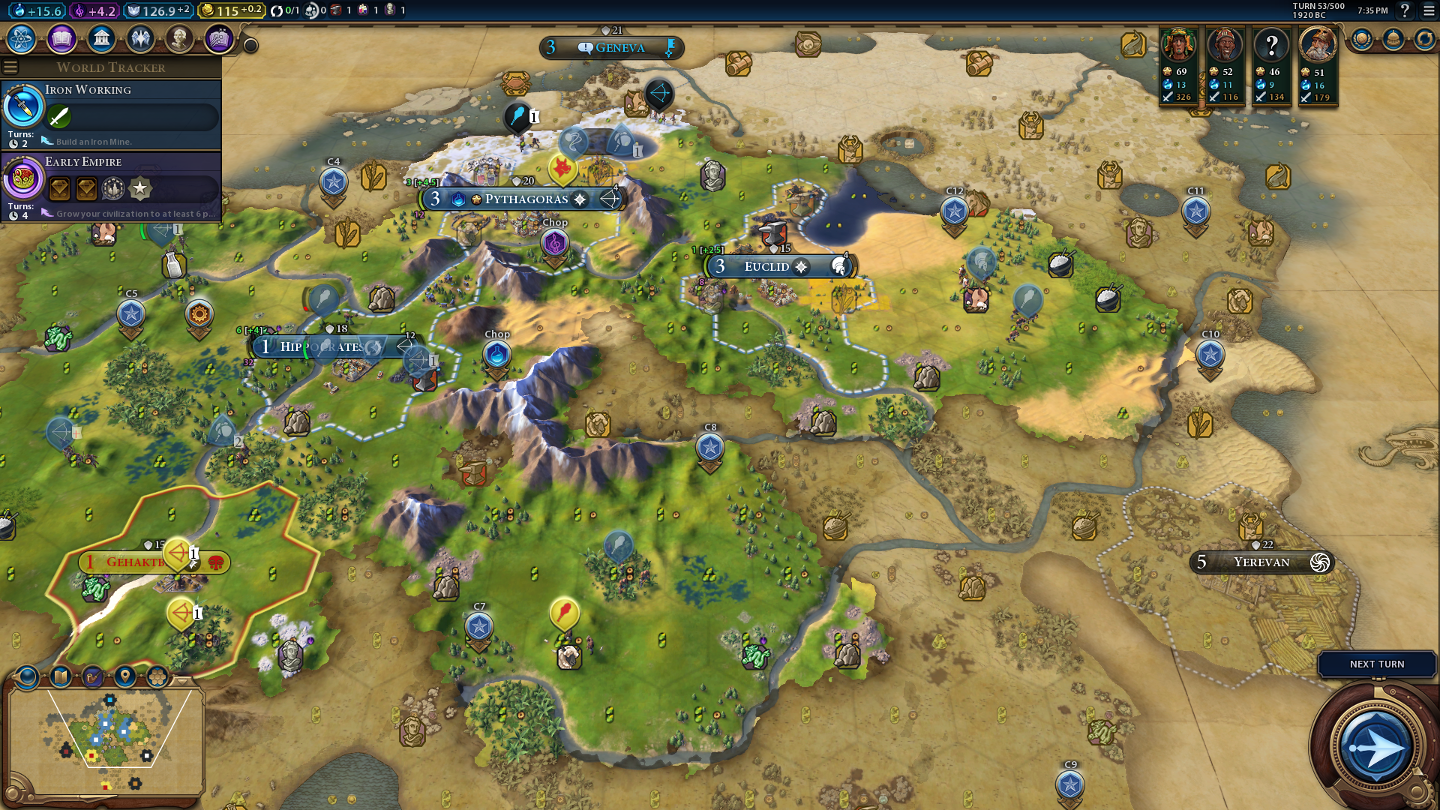The width and height of the screenshot is (1440, 810).
Task: Open the game menu hamburger button
Action: pos(1429,11)
